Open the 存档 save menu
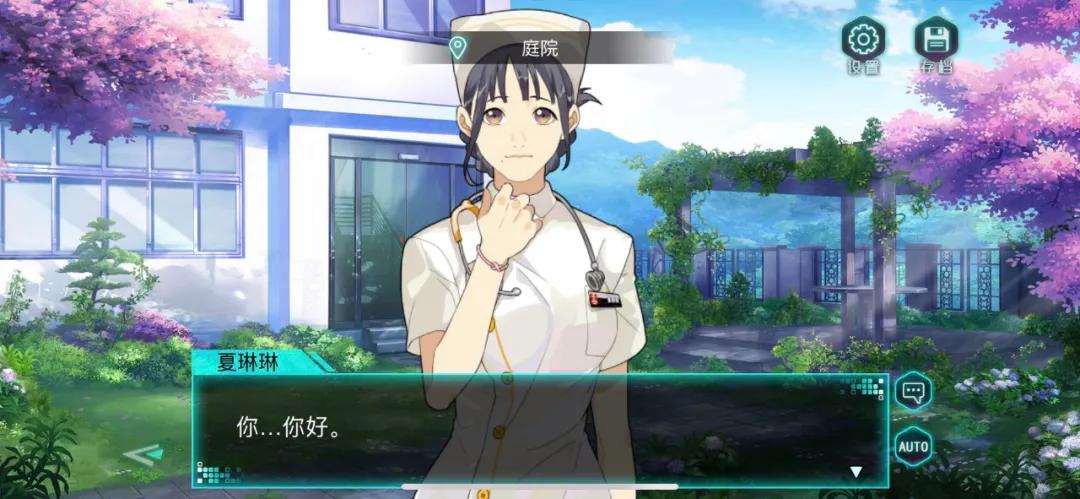The height and width of the screenshot is (499, 1080). 936,40
